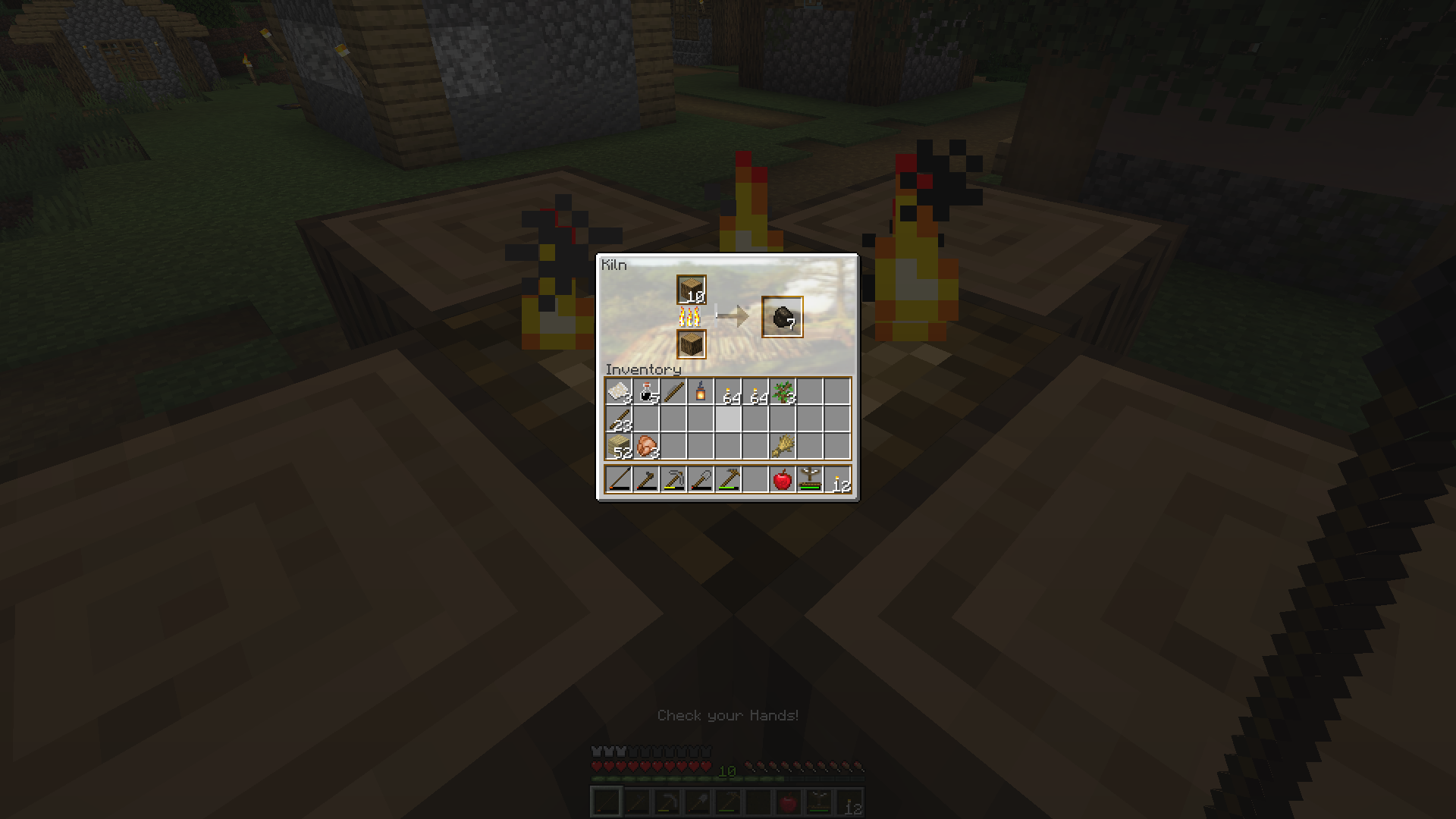Pick up the stack of 52 planks
This screenshot has height=819, width=1456.
coord(620,447)
